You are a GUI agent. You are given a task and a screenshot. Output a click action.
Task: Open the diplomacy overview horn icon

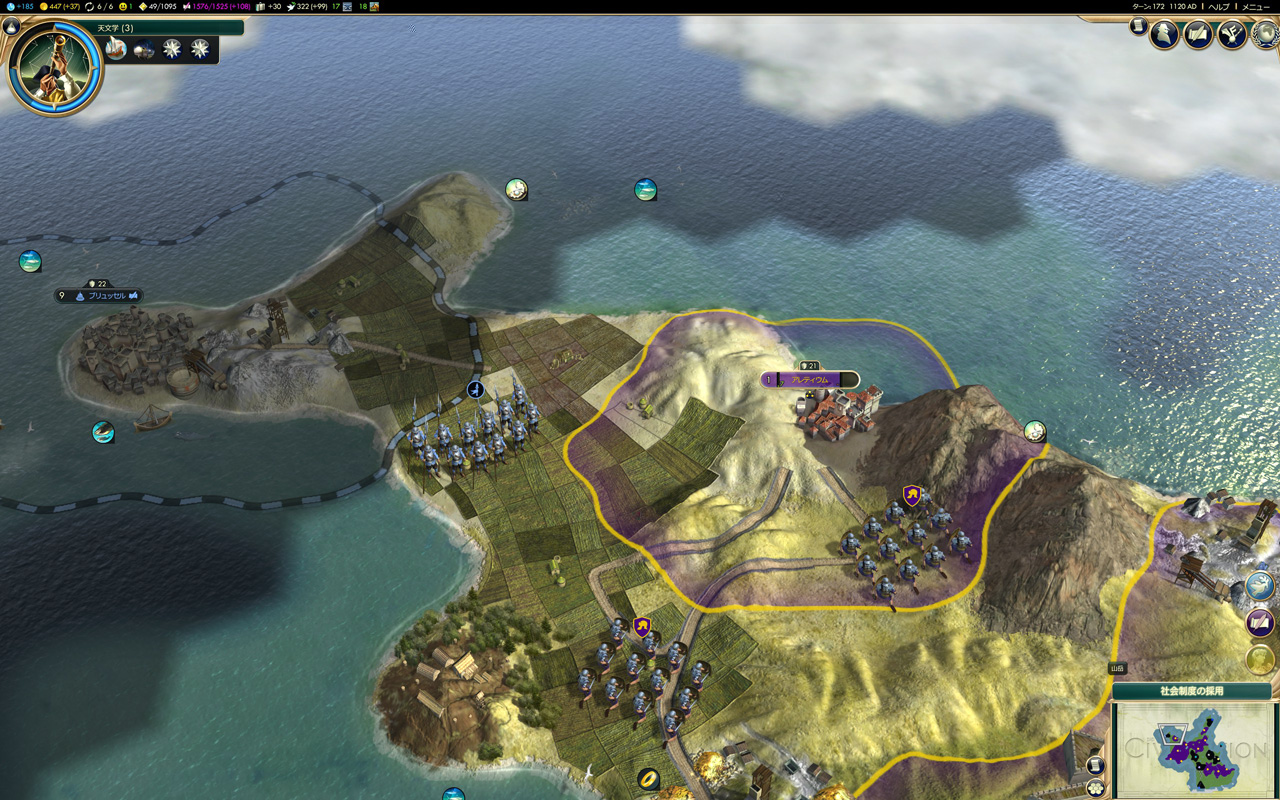1231,35
